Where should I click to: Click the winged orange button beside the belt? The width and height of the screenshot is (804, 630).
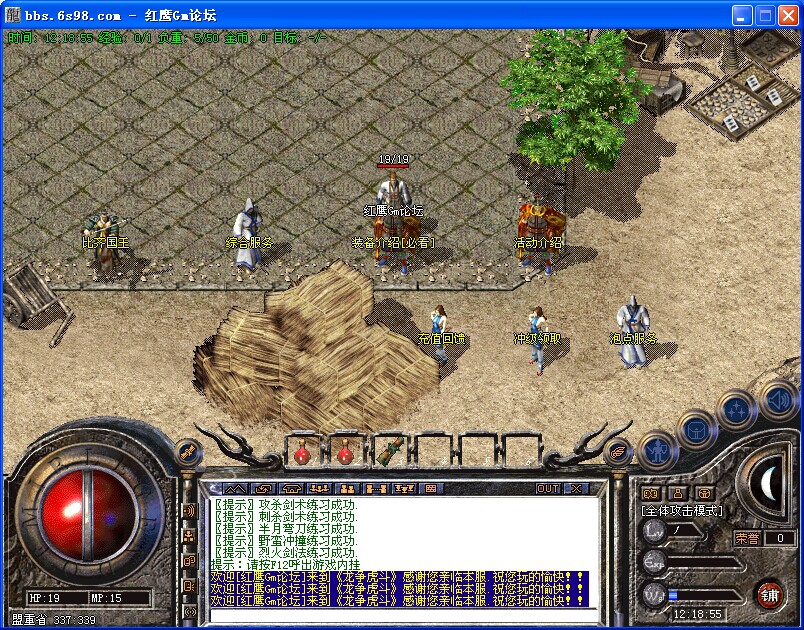(x=617, y=452)
